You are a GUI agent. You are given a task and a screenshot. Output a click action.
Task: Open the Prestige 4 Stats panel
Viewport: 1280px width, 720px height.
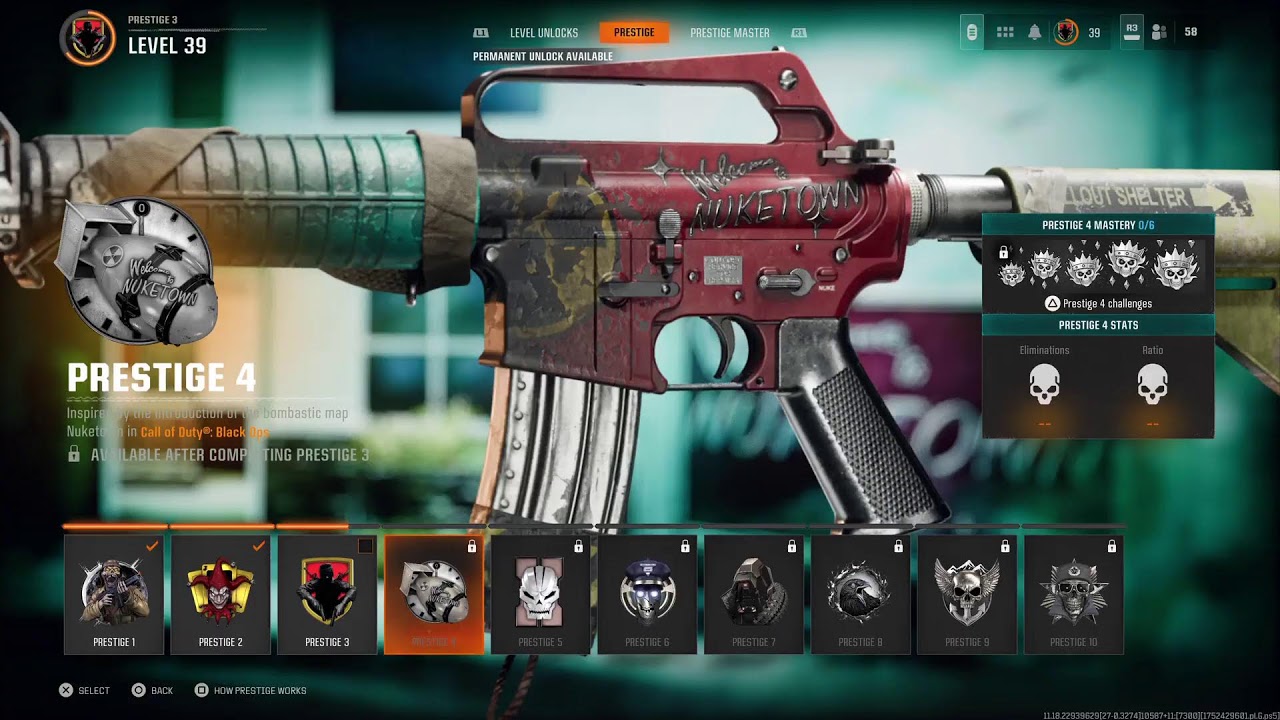(1098, 380)
